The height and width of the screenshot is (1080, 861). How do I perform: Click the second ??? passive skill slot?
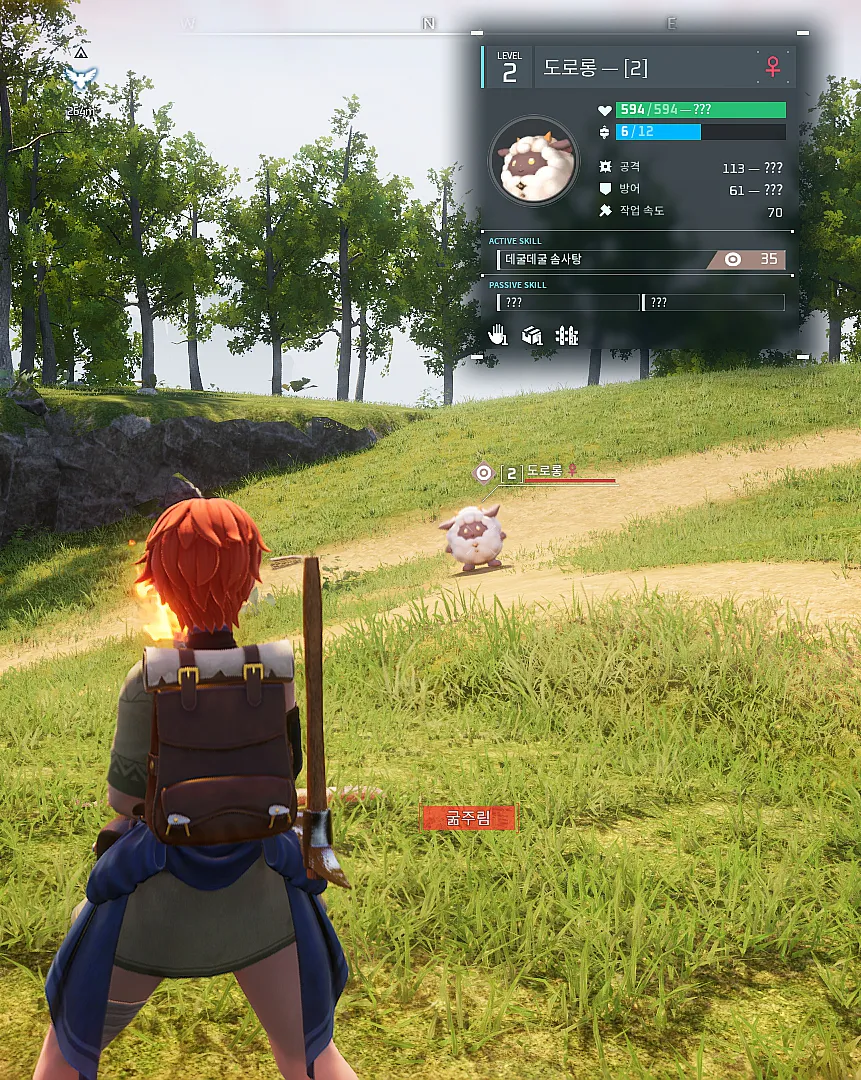point(713,302)
